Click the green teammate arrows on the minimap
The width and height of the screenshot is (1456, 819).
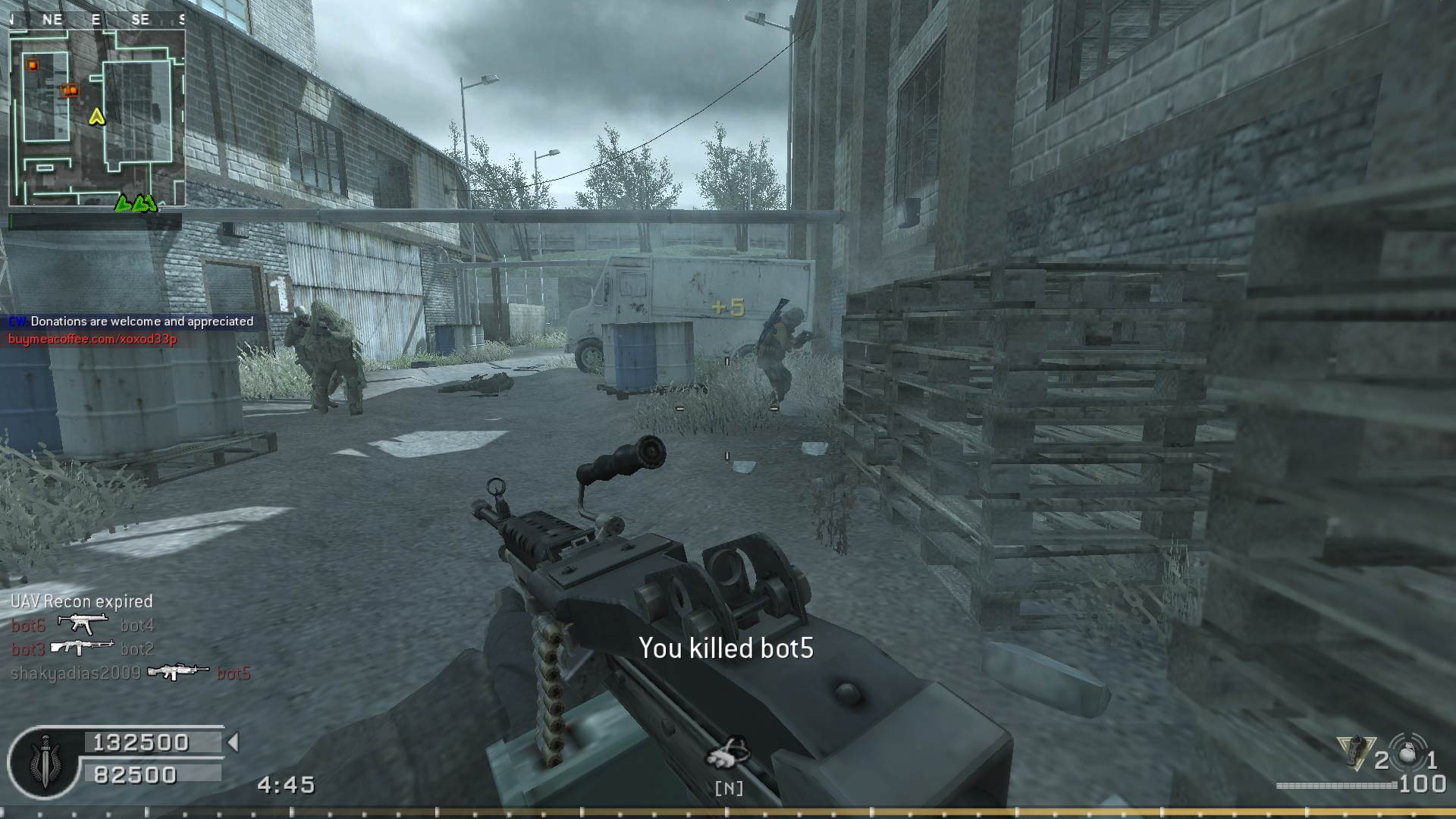pos(136,203)
